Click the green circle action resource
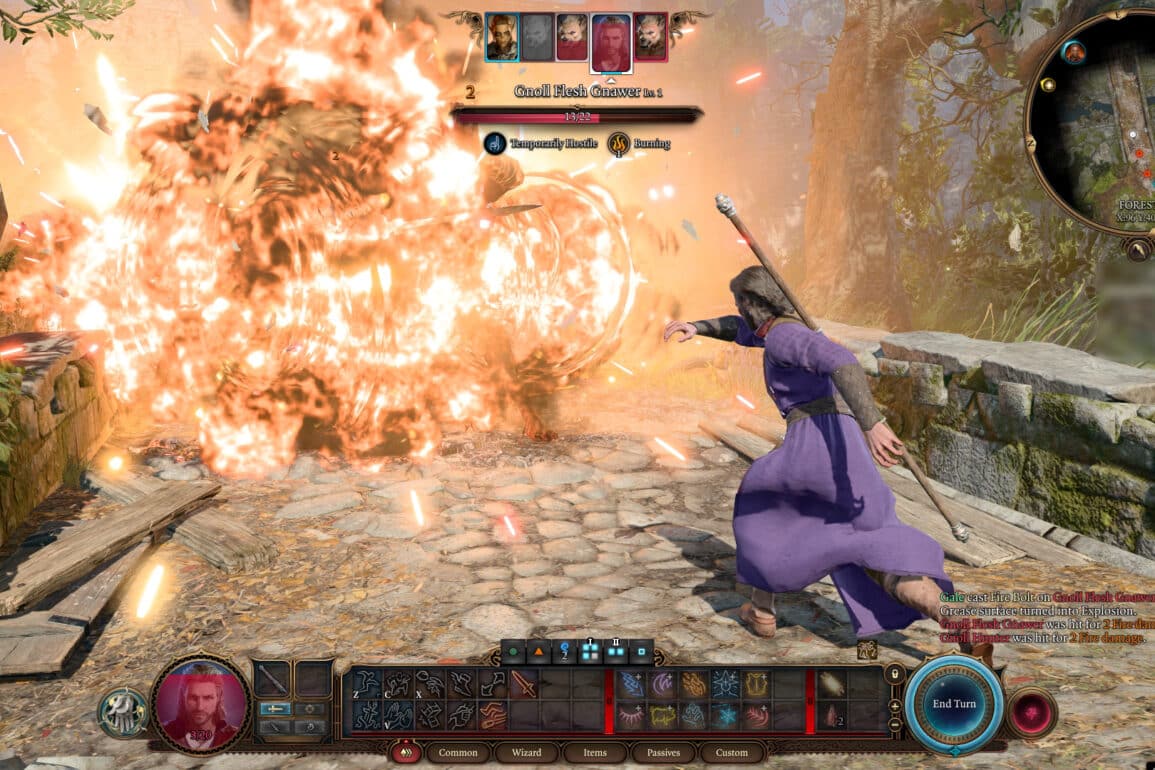 click(513, 651)
